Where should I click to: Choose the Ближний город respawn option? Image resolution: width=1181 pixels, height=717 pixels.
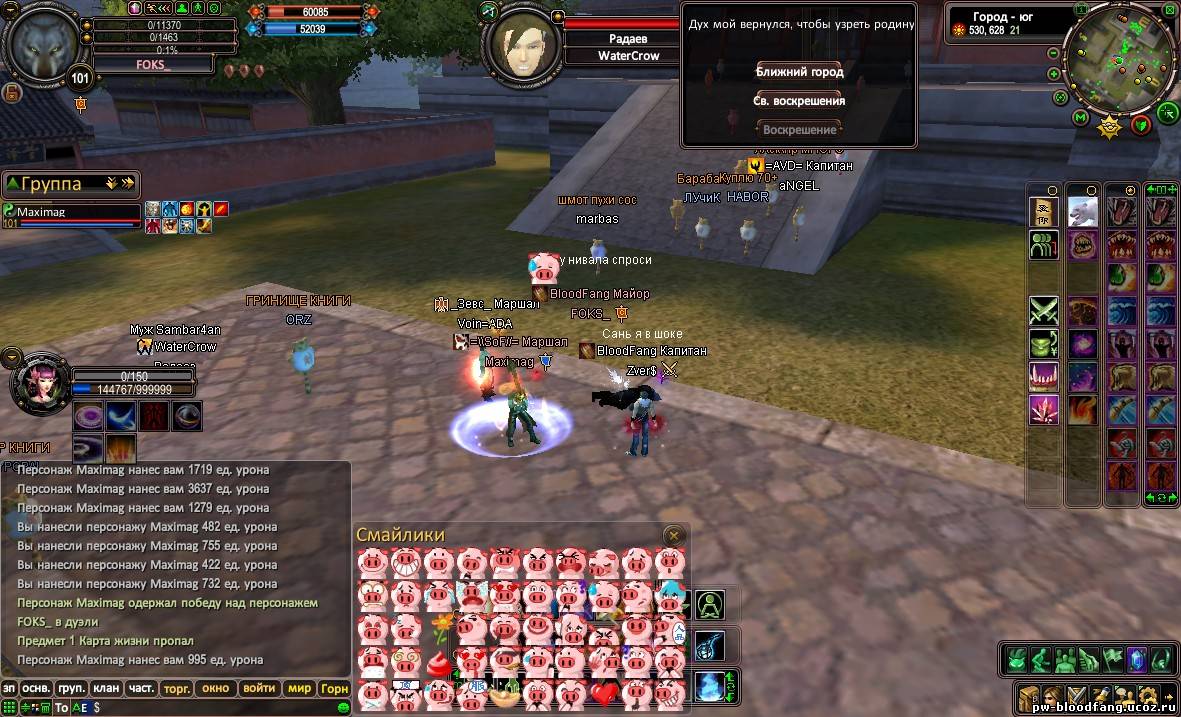tap(799, 72)
